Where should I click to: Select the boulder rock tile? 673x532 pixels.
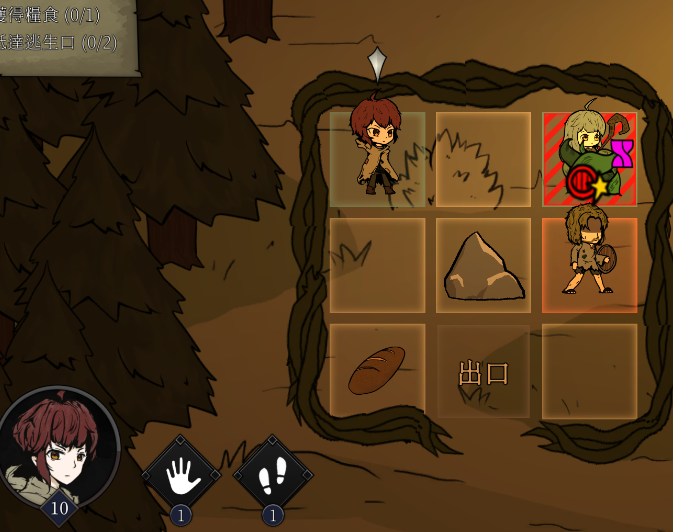(x=483, y=266)
